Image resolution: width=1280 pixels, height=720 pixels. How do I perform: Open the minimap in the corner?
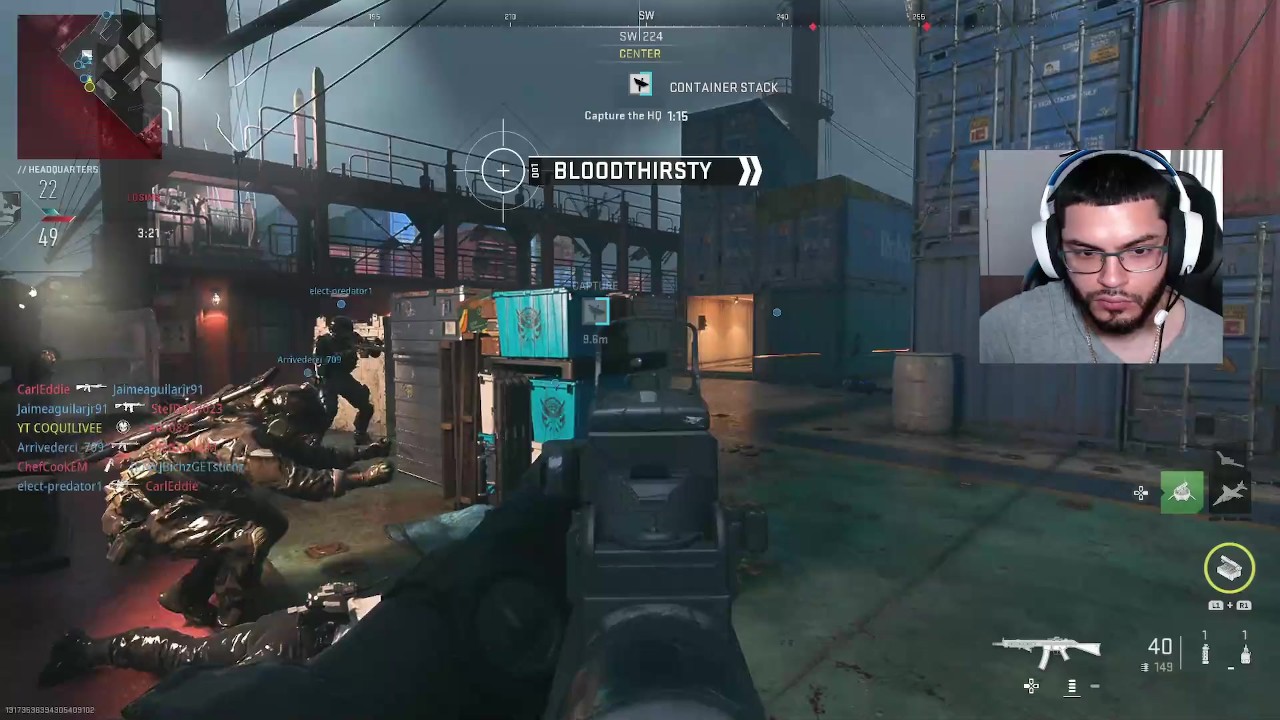pyautogui.click(x=88, y=86)
